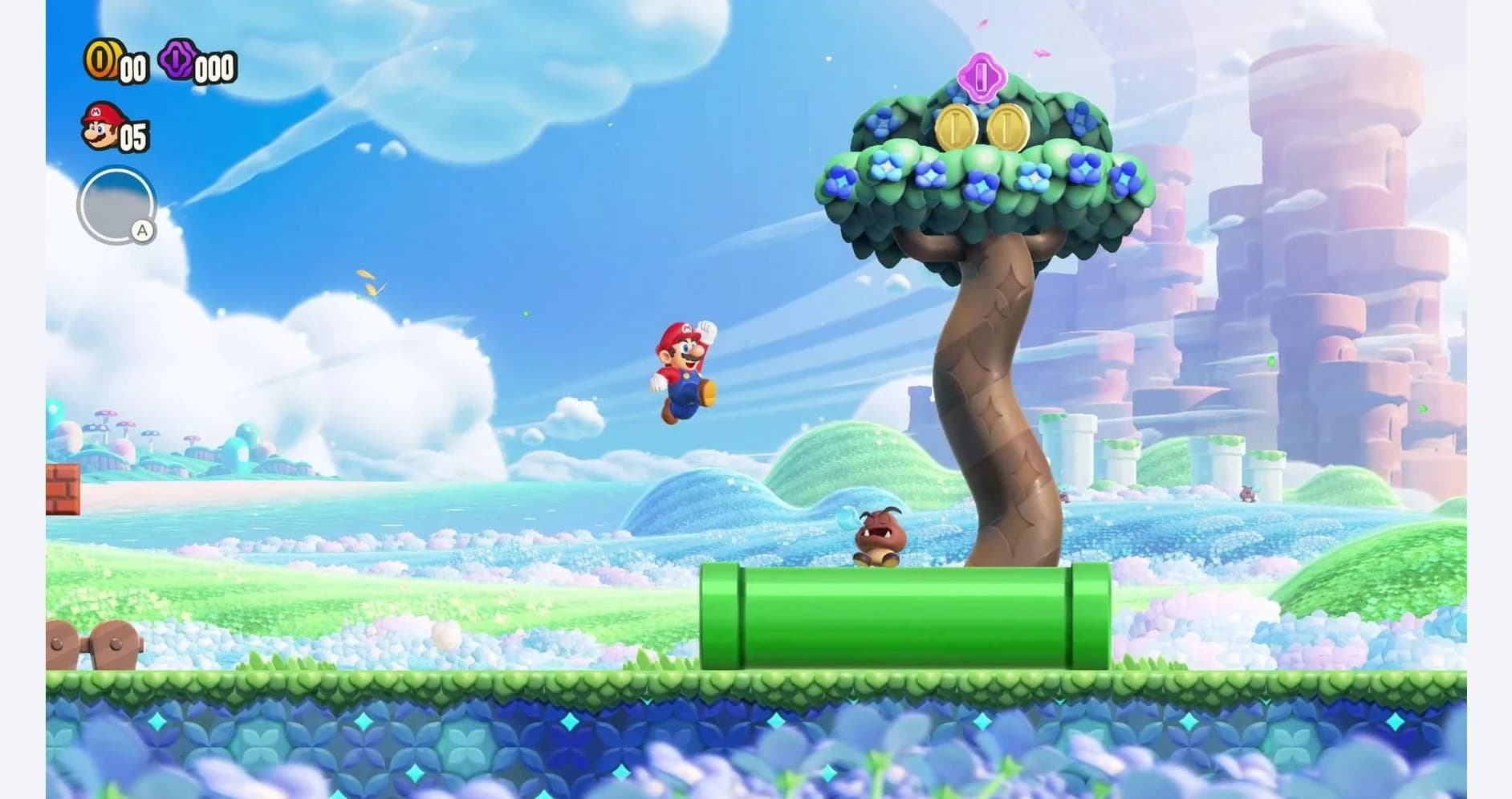
Task: Click the flower coin count 000
Action: [213, 69]
